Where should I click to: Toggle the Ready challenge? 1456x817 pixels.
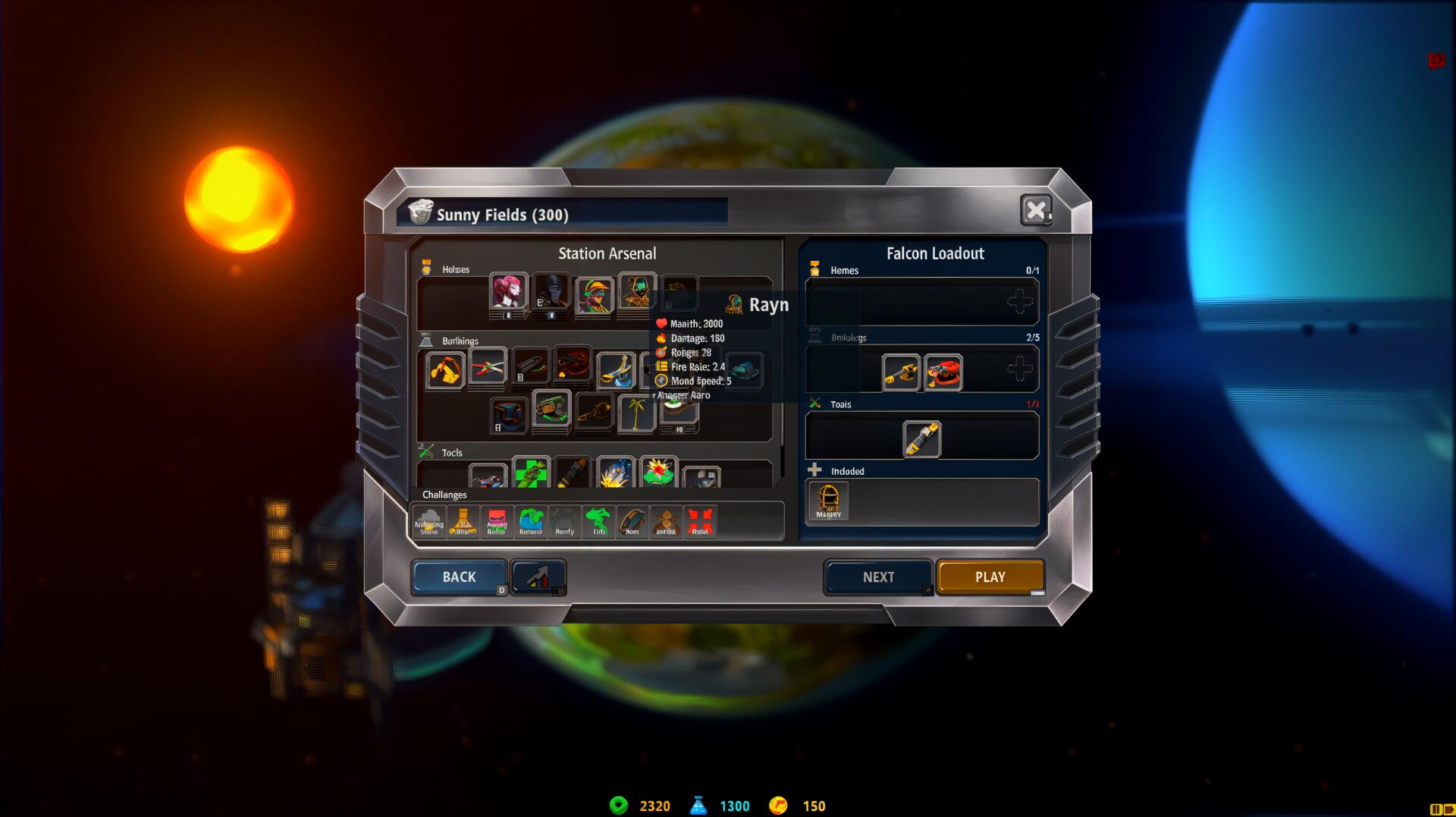(564, 522)
